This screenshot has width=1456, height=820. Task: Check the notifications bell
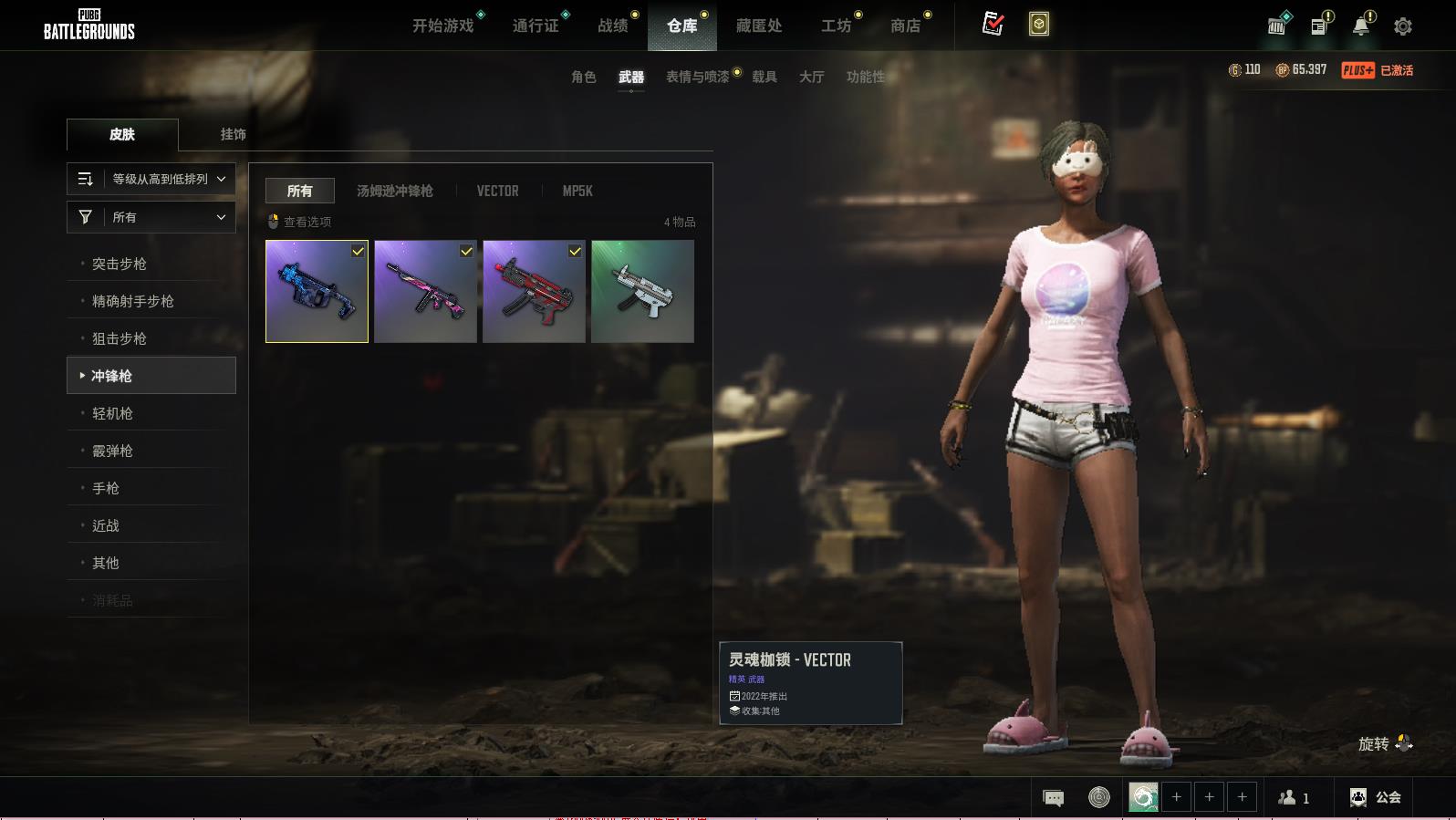[x=1361, y=26]
